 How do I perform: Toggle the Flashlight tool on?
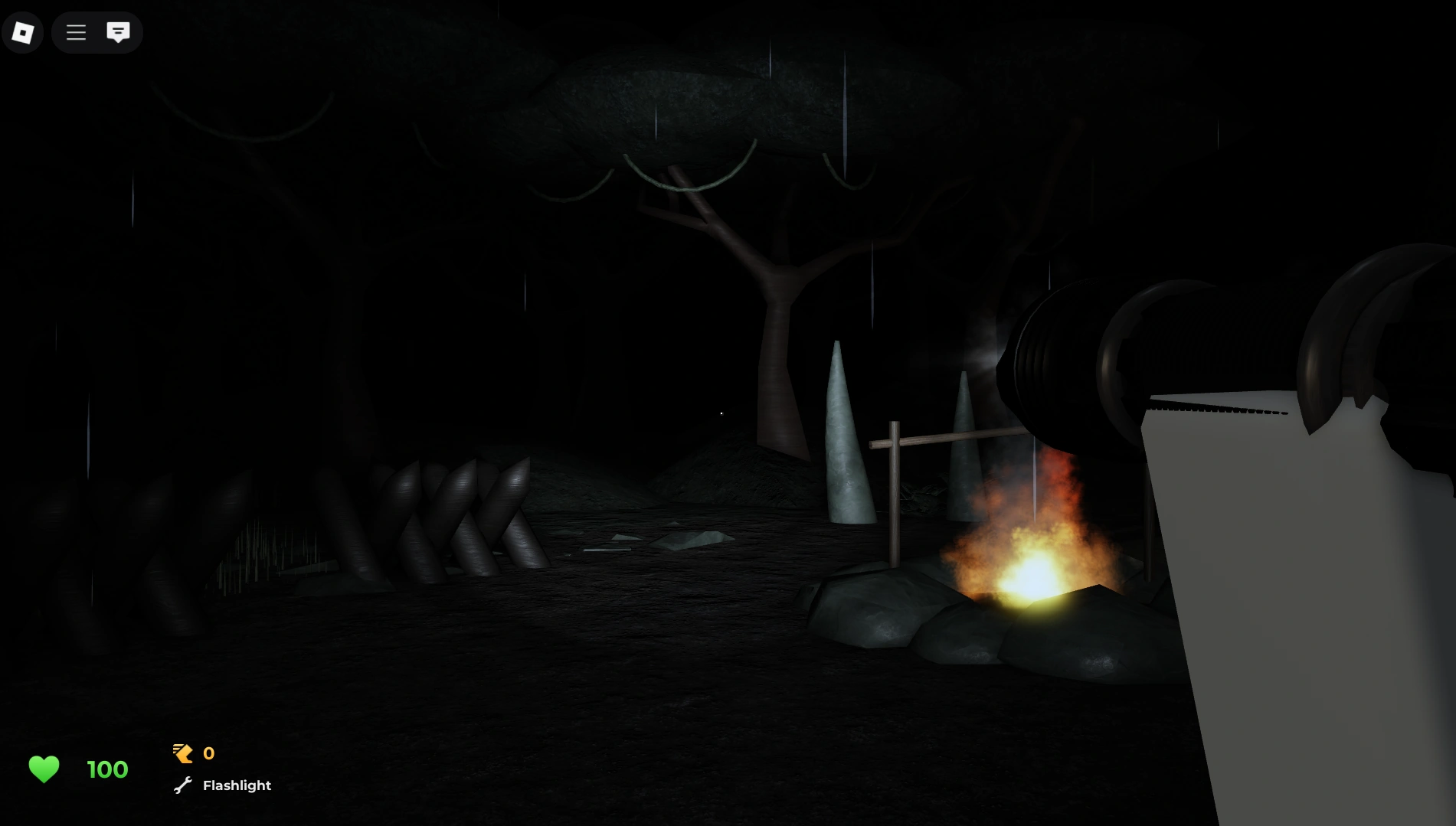(x=222, y=785)
